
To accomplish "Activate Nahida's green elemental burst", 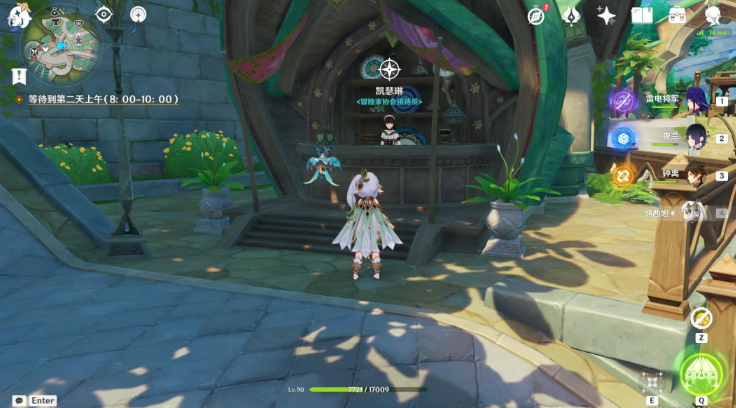I will click(701, 373).
